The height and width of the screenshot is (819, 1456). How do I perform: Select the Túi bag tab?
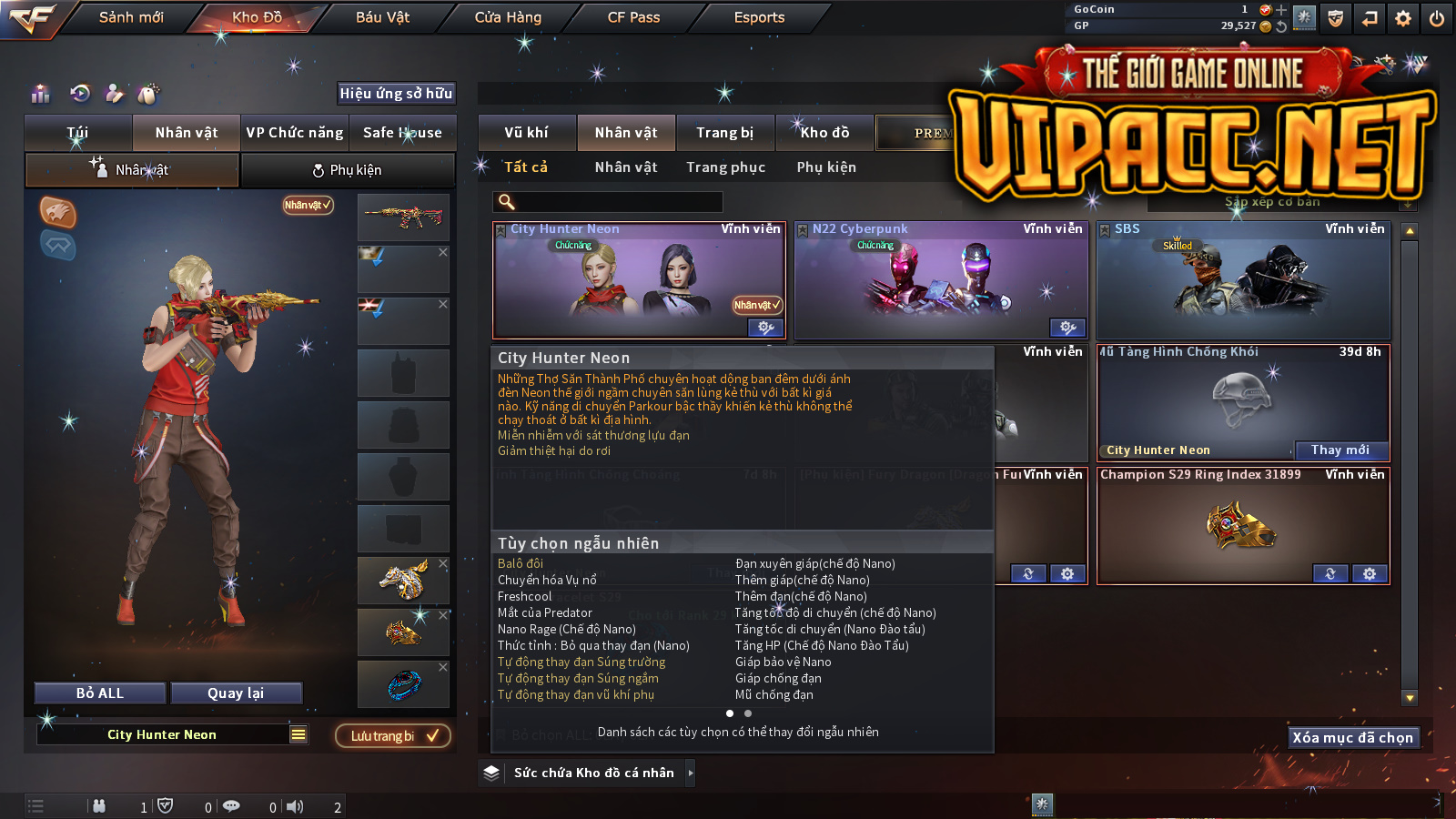tap(78, 133)
